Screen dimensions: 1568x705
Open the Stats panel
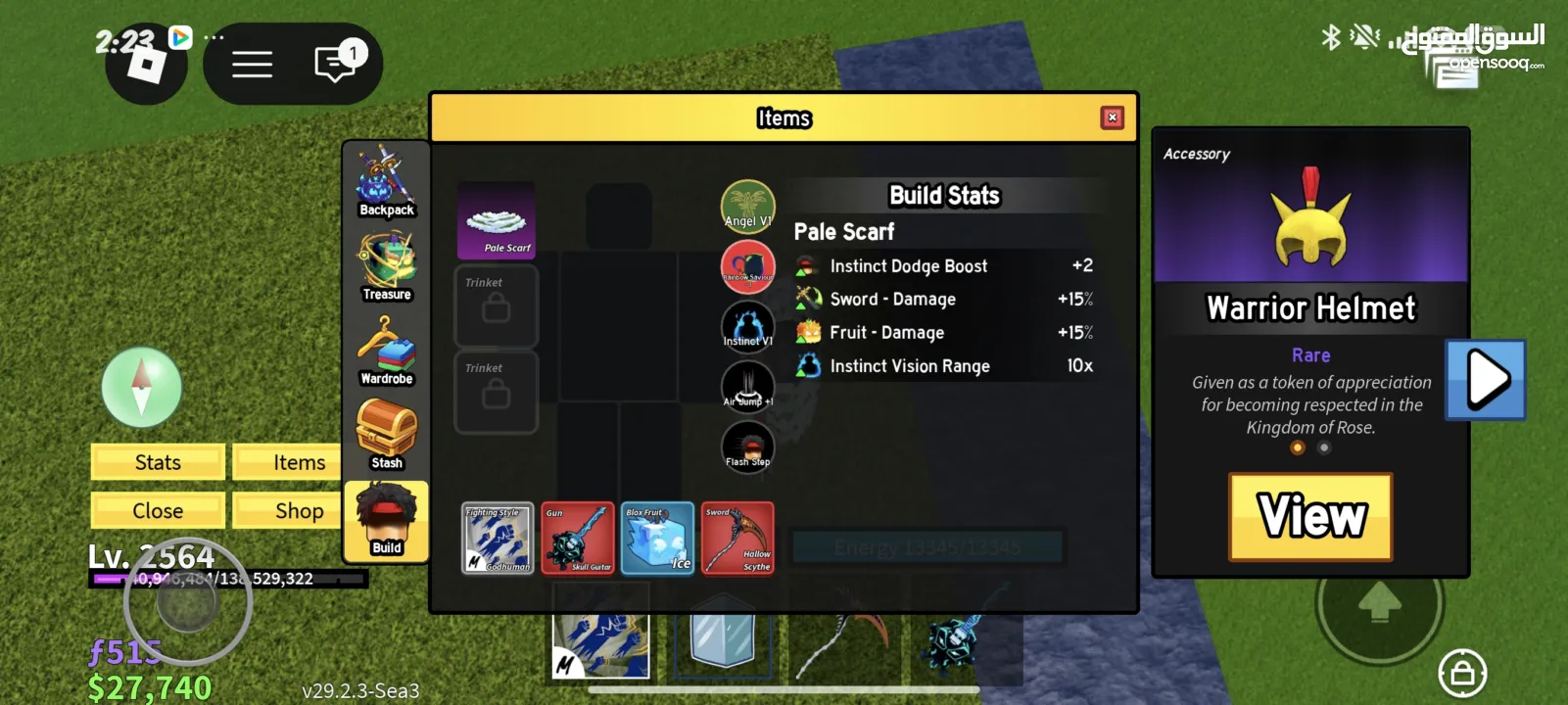pyautogui.click(x=158, y=462)
